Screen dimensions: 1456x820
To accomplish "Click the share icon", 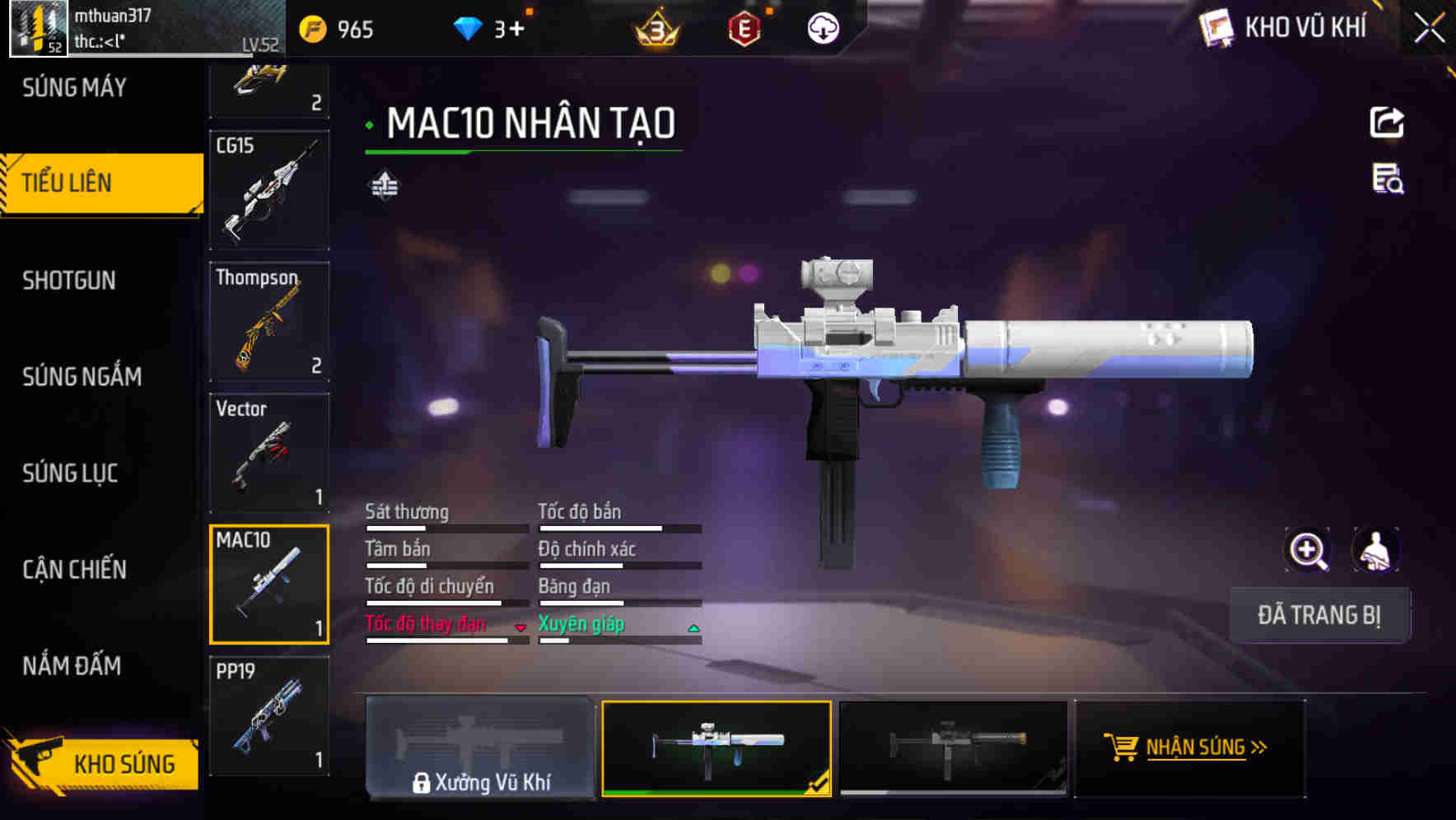I will [1387, 123].
